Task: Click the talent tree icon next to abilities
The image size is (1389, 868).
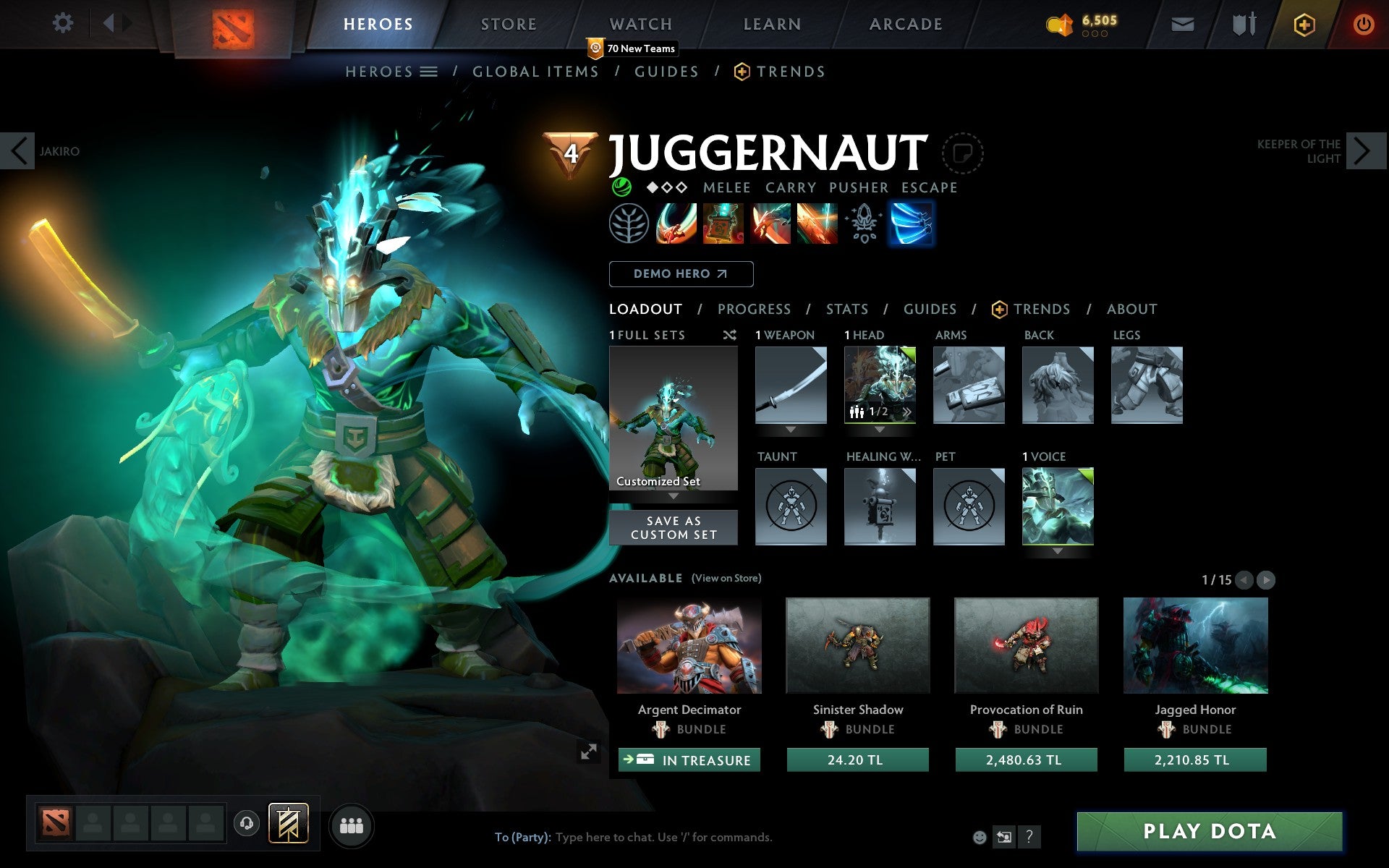Action: tap(630, 224)
